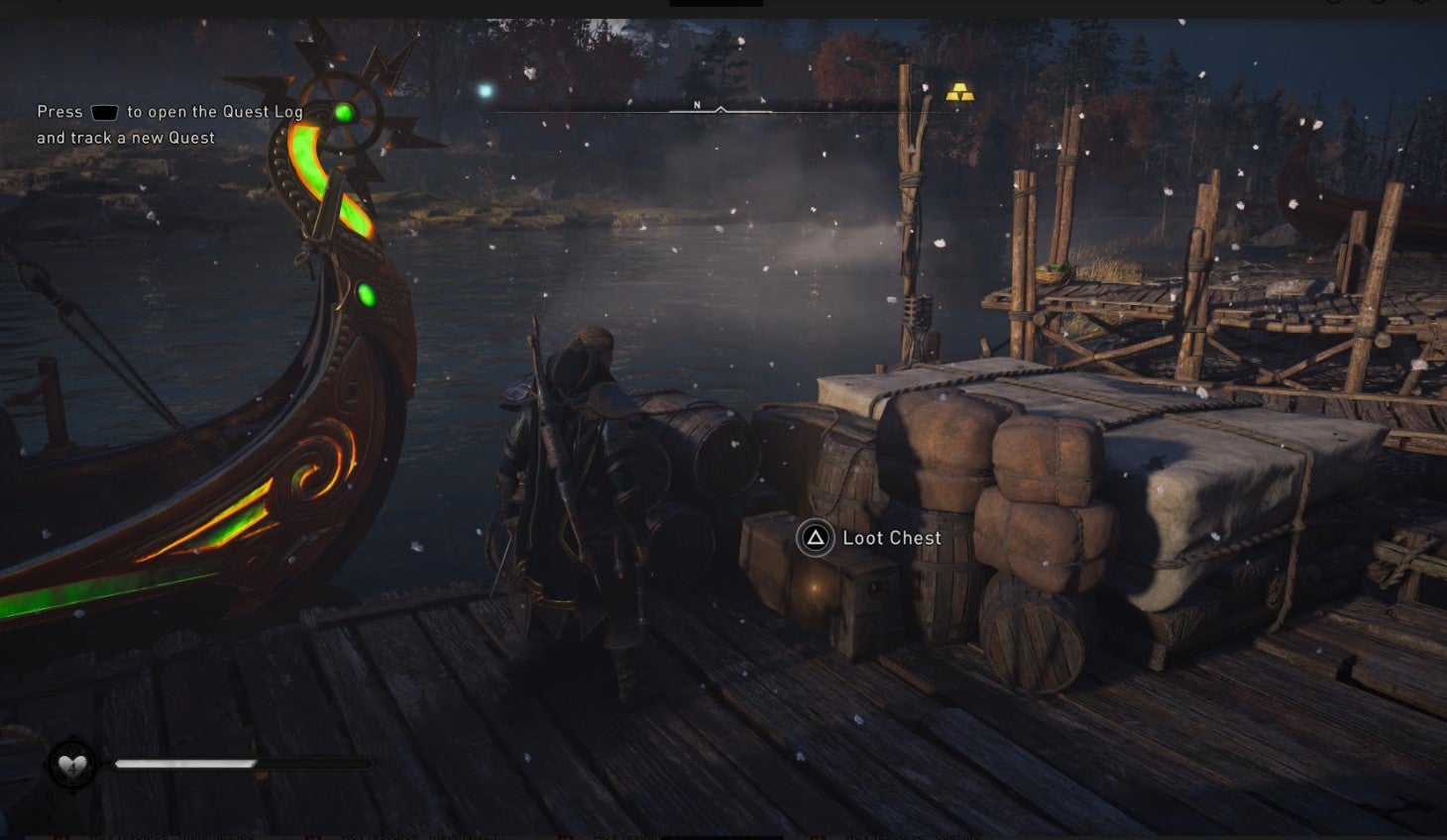Click the heart ration icon by the health bar
This screenshot has width=1447, height=840.
[73, 765]
